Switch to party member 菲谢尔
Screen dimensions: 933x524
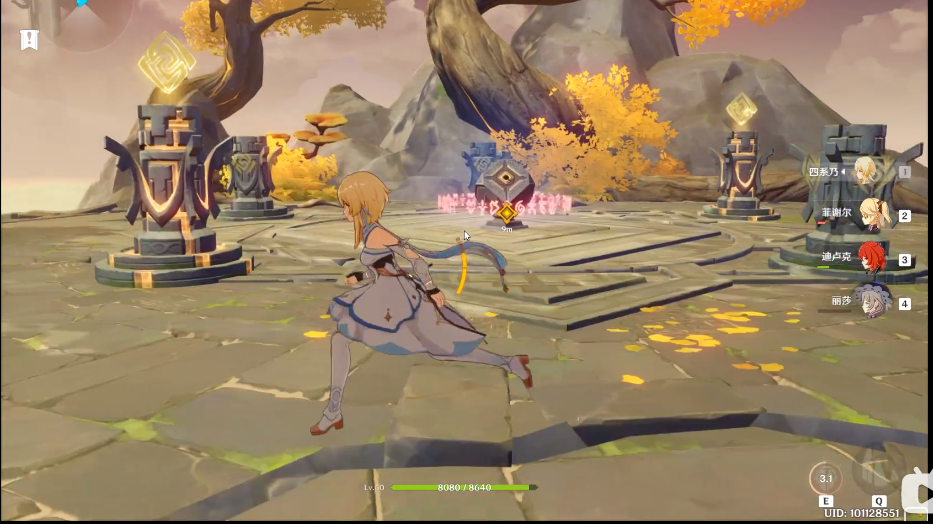(870, 213)
